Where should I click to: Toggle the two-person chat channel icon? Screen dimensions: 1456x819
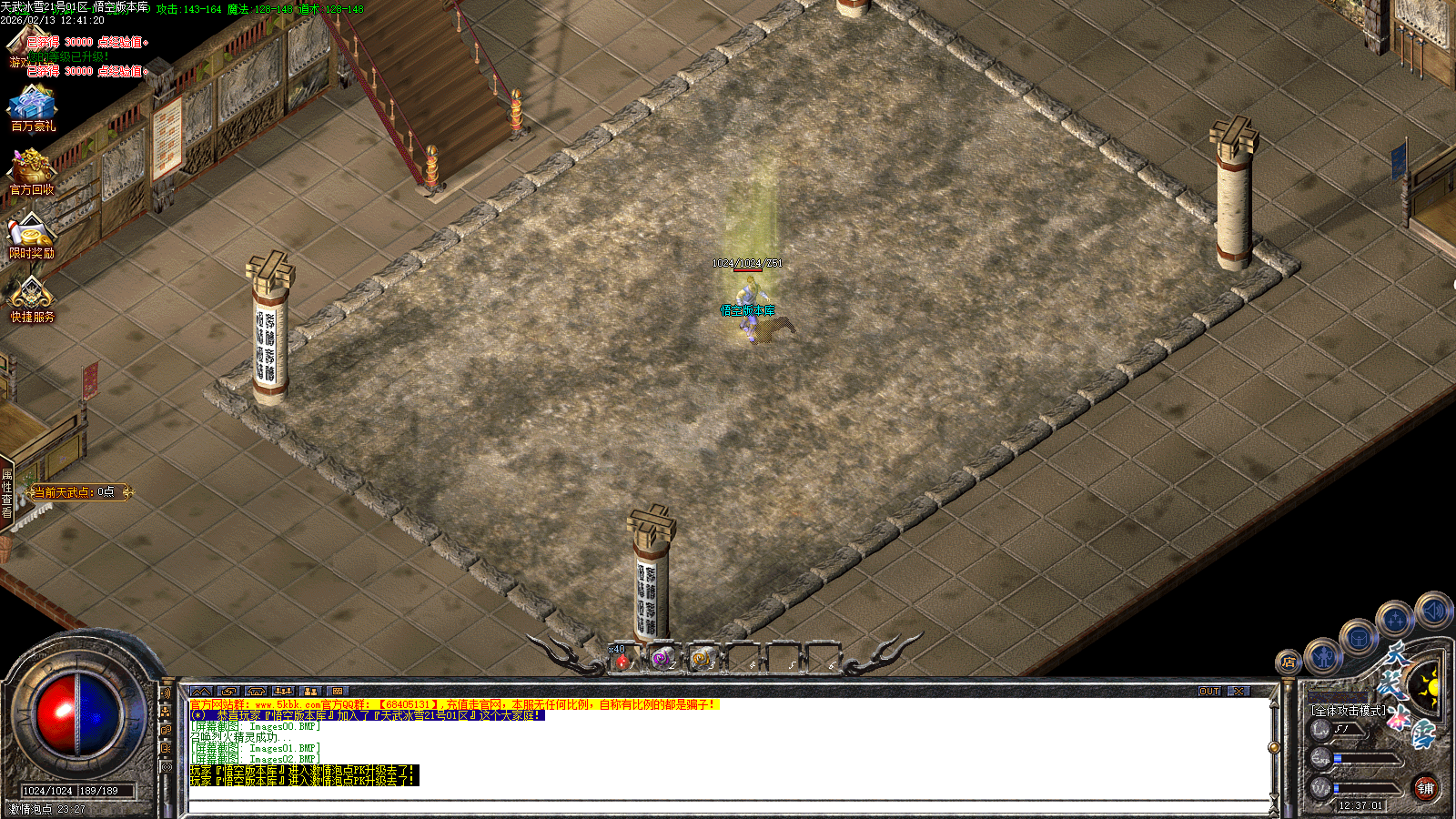point(308,690)
